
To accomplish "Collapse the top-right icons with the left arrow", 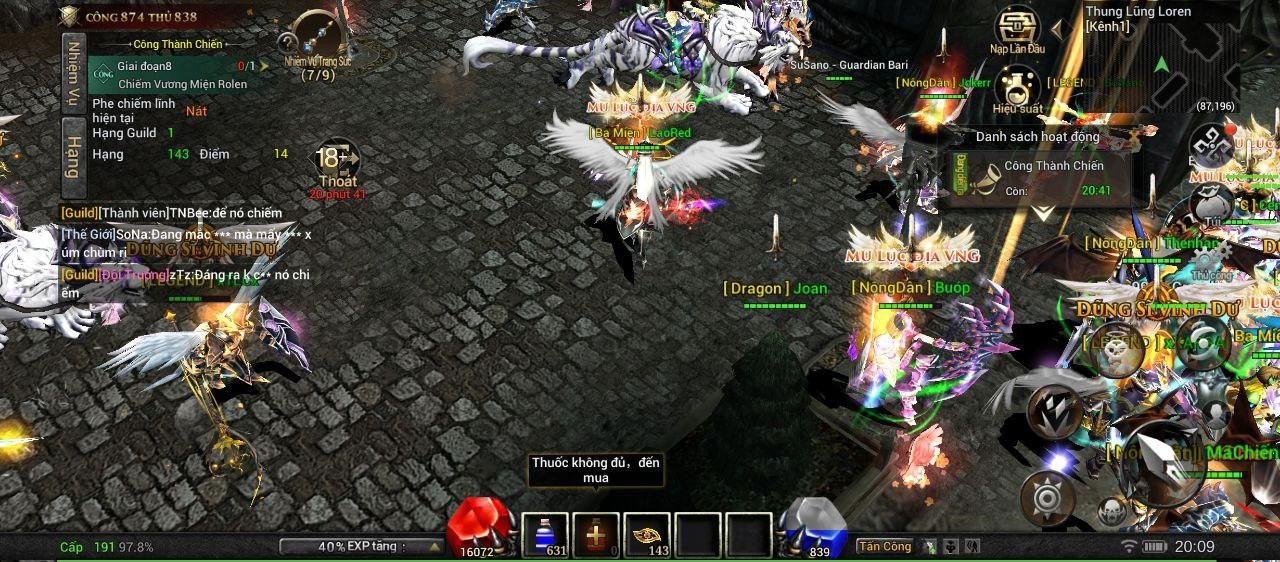I will pyautogui.click(x=1058, y=29).
